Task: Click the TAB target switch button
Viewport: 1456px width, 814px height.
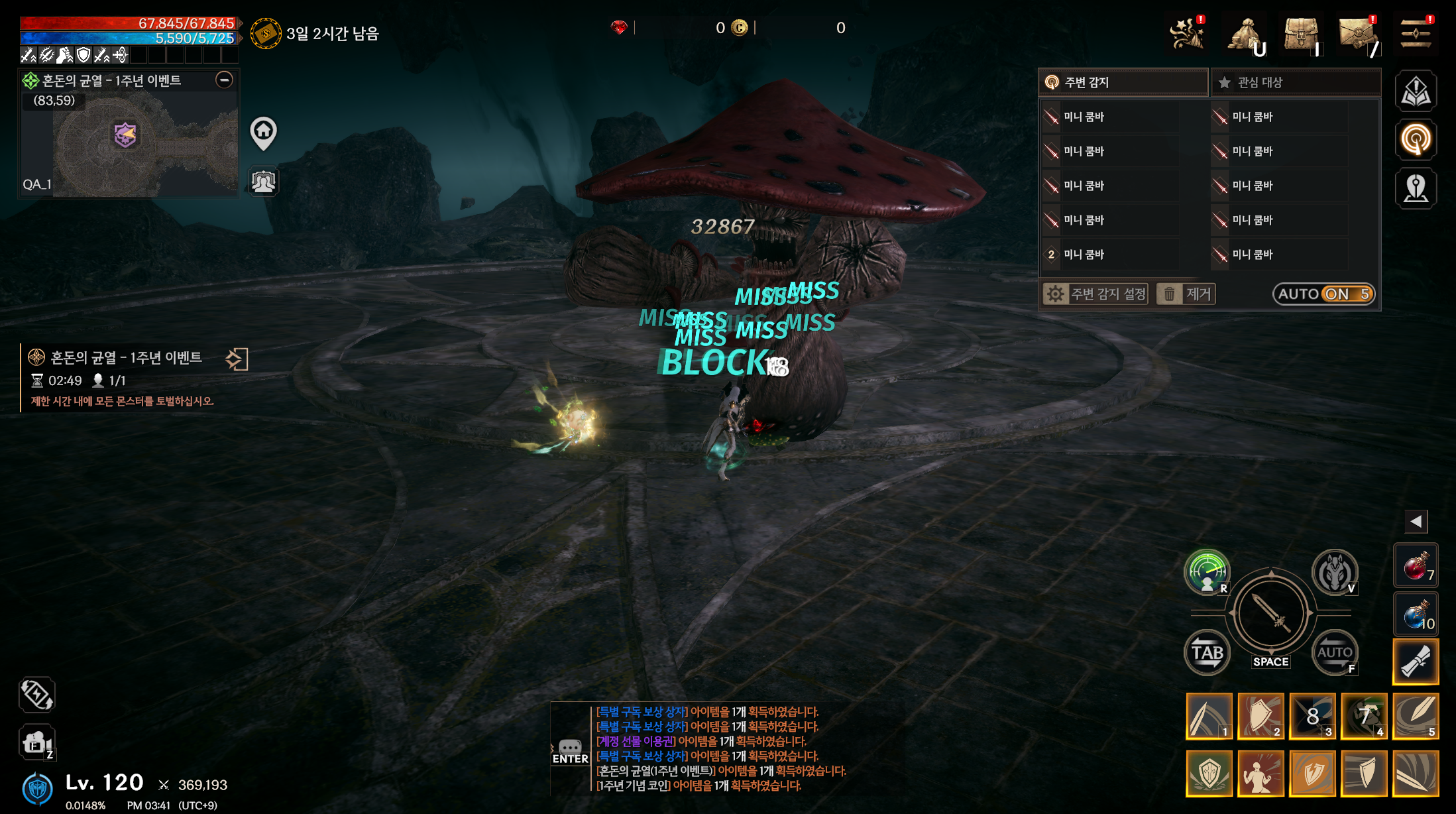Action: click(1207, 652)
